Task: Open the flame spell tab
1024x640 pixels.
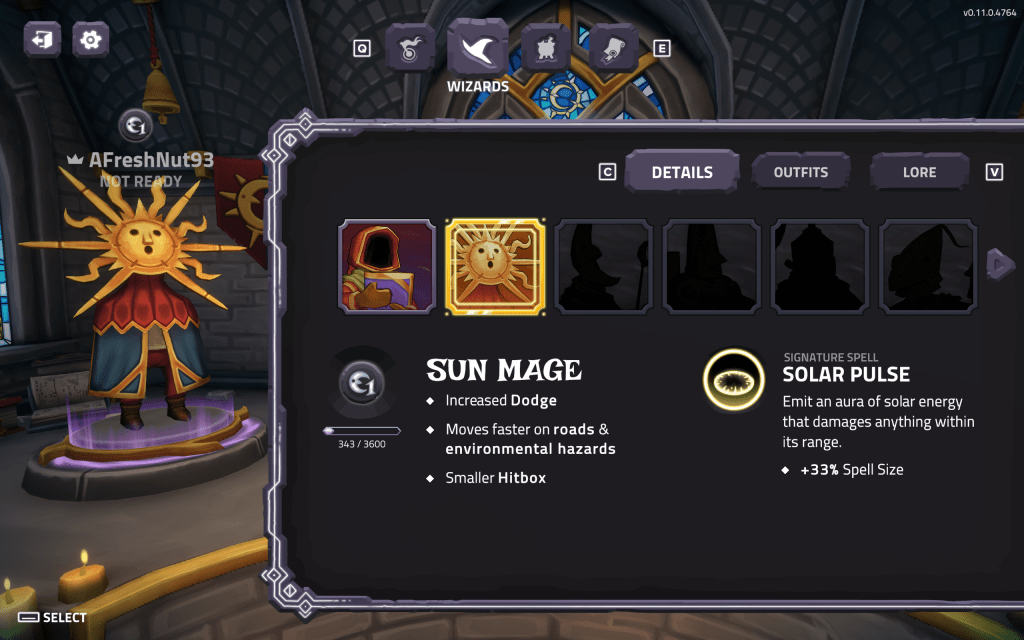Action: 410,48
